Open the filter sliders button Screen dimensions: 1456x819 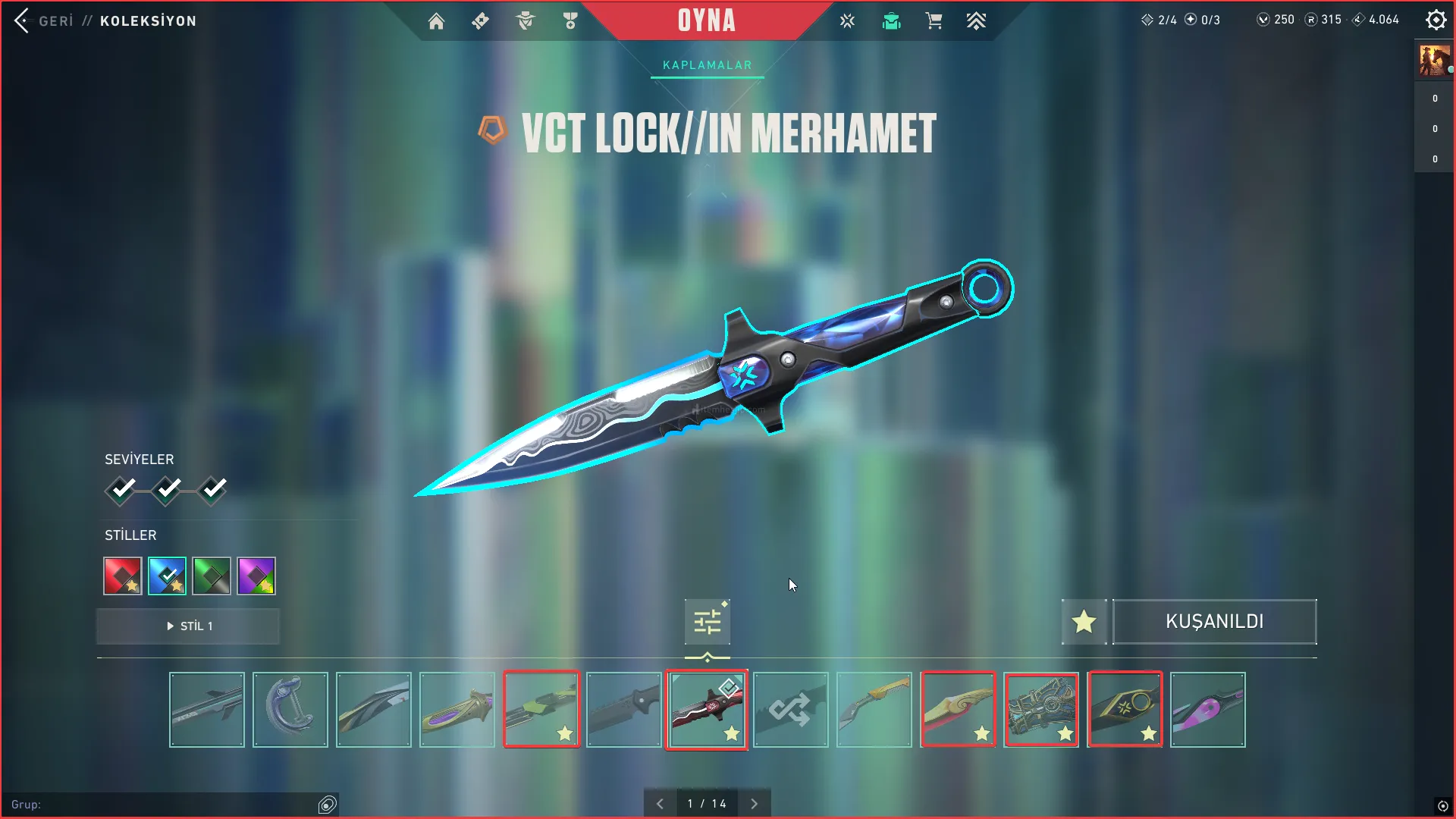(x=707, y=623)
